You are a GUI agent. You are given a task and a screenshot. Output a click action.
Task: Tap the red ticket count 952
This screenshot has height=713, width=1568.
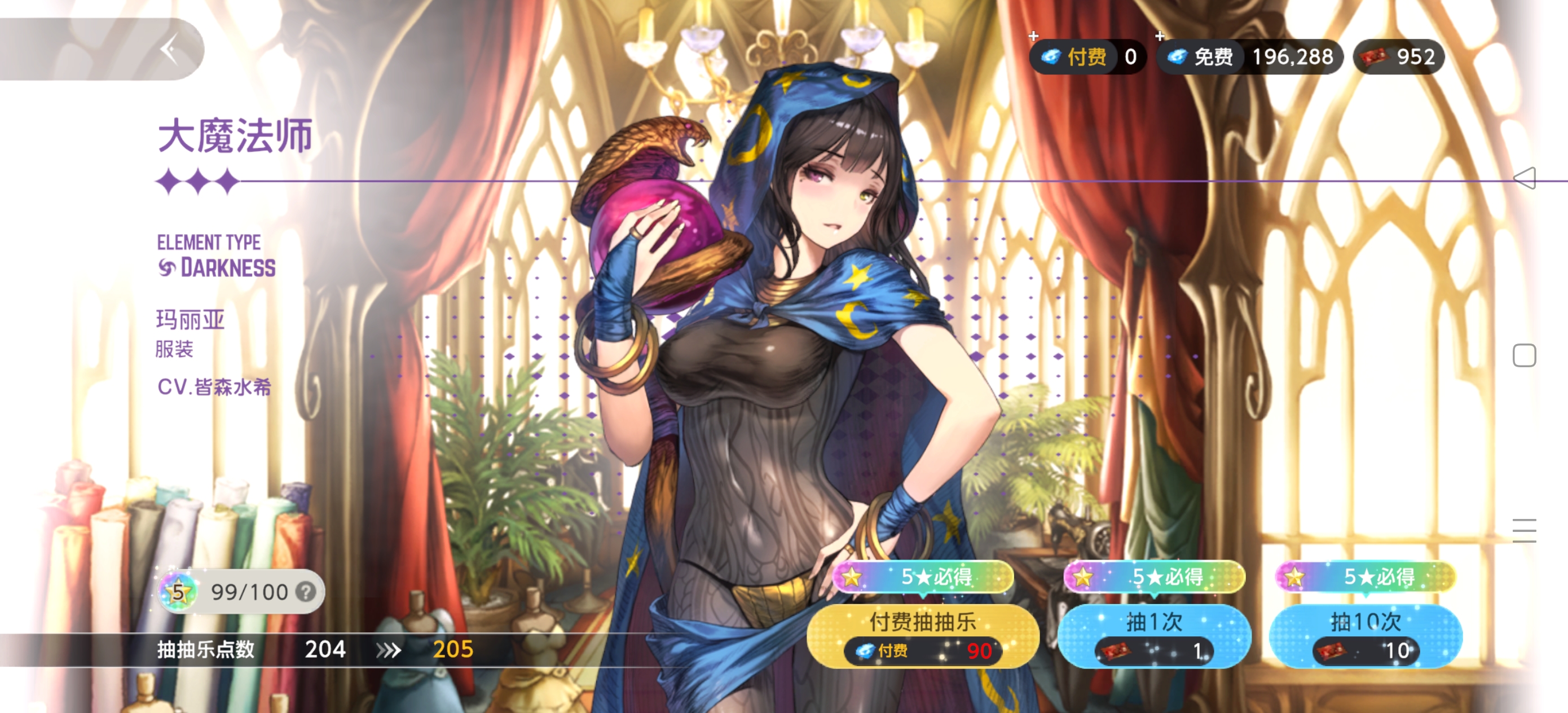point(1399,57)
